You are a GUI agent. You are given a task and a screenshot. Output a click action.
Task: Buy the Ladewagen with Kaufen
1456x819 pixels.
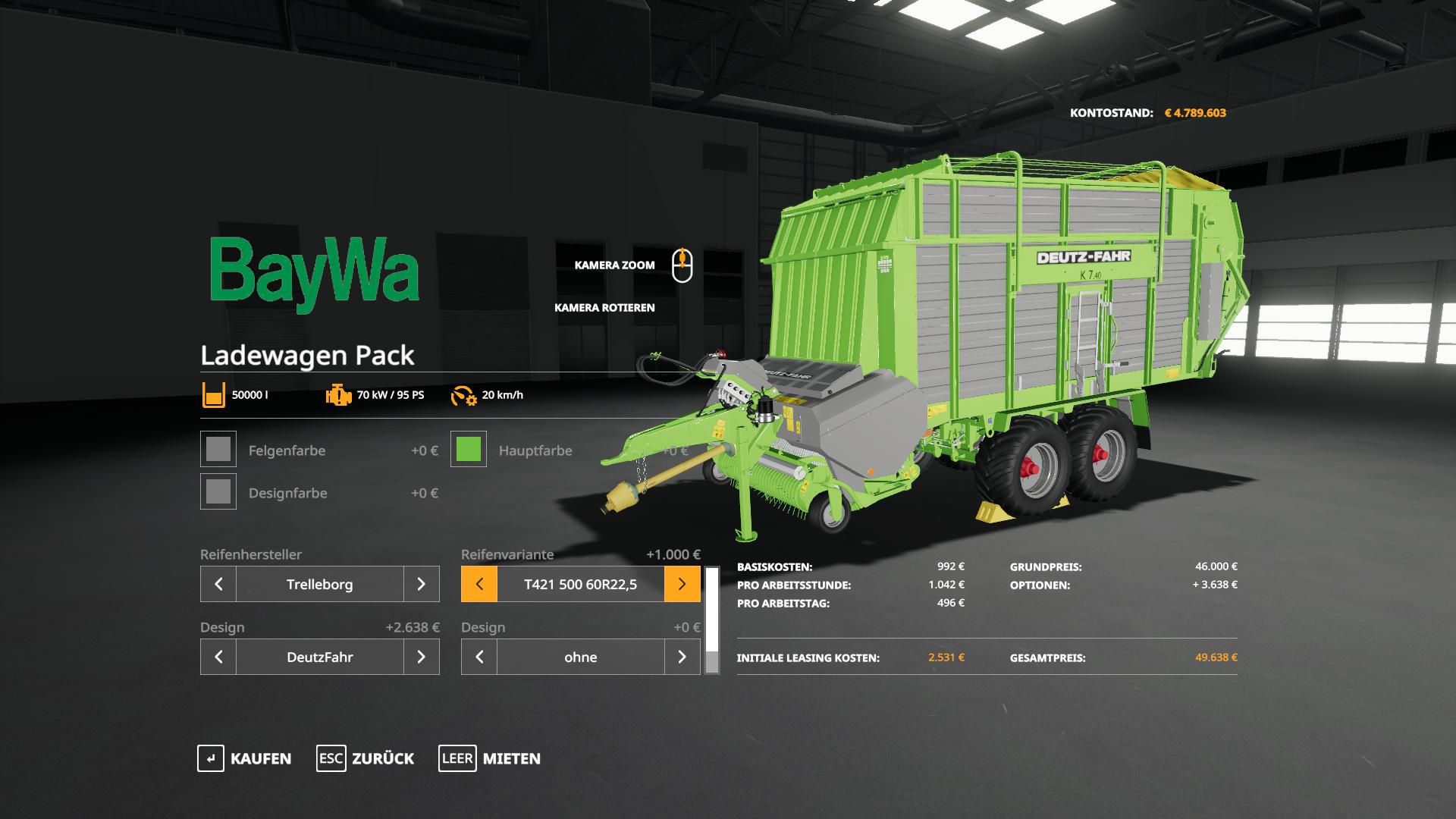click(x=245, y=758)
